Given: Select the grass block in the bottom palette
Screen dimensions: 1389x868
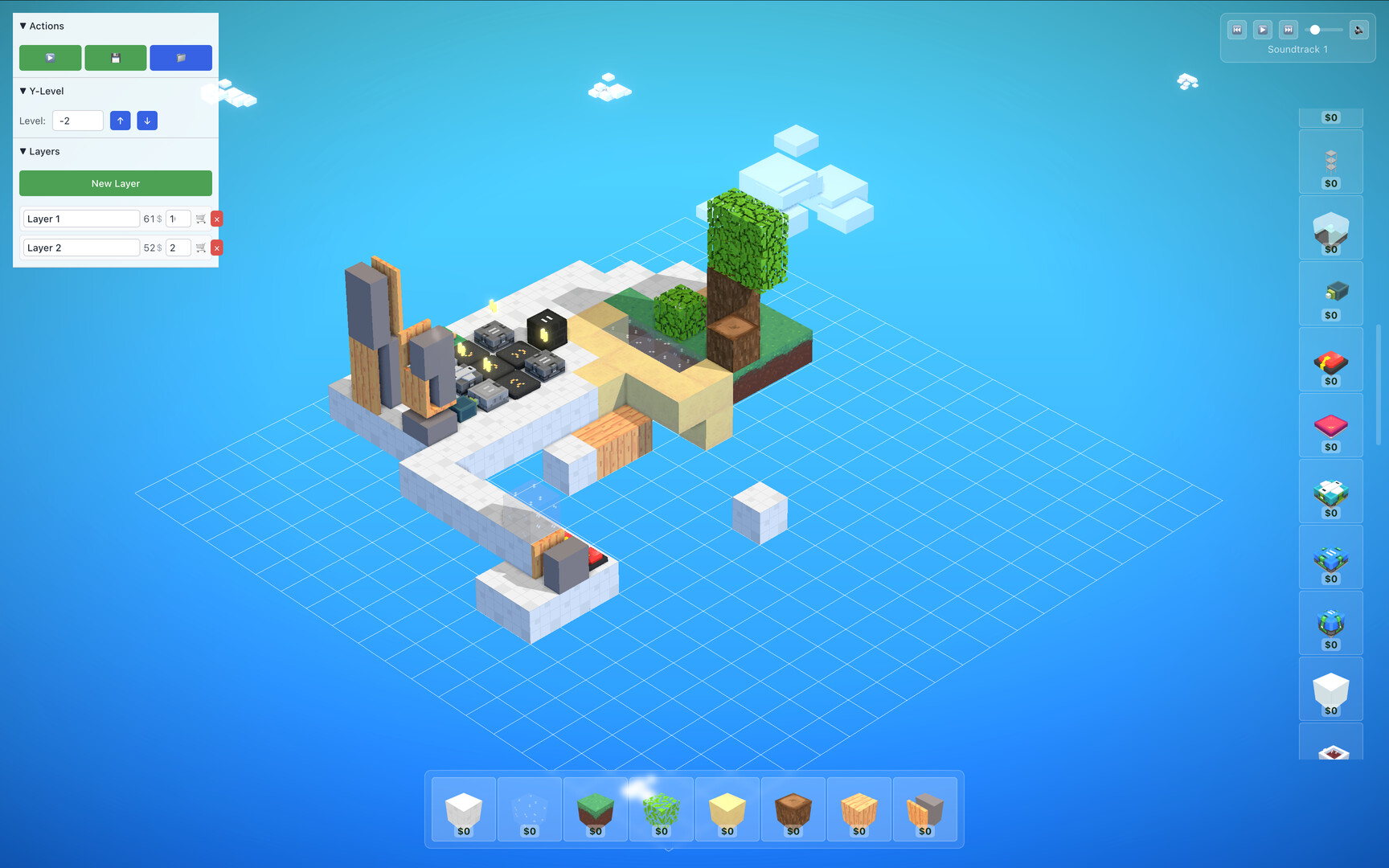Looking at the screenshot, I should pos(595,809).
